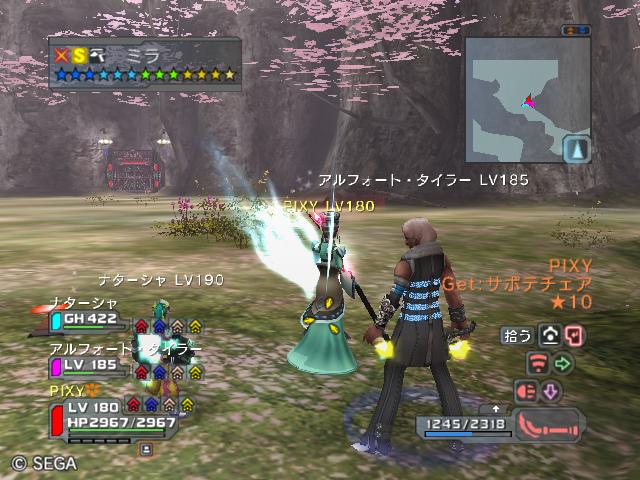Click the white house-shaped action icon
The width and height of the screenshot is (640, 480).
pyautogui.click(x=549, y=336)
